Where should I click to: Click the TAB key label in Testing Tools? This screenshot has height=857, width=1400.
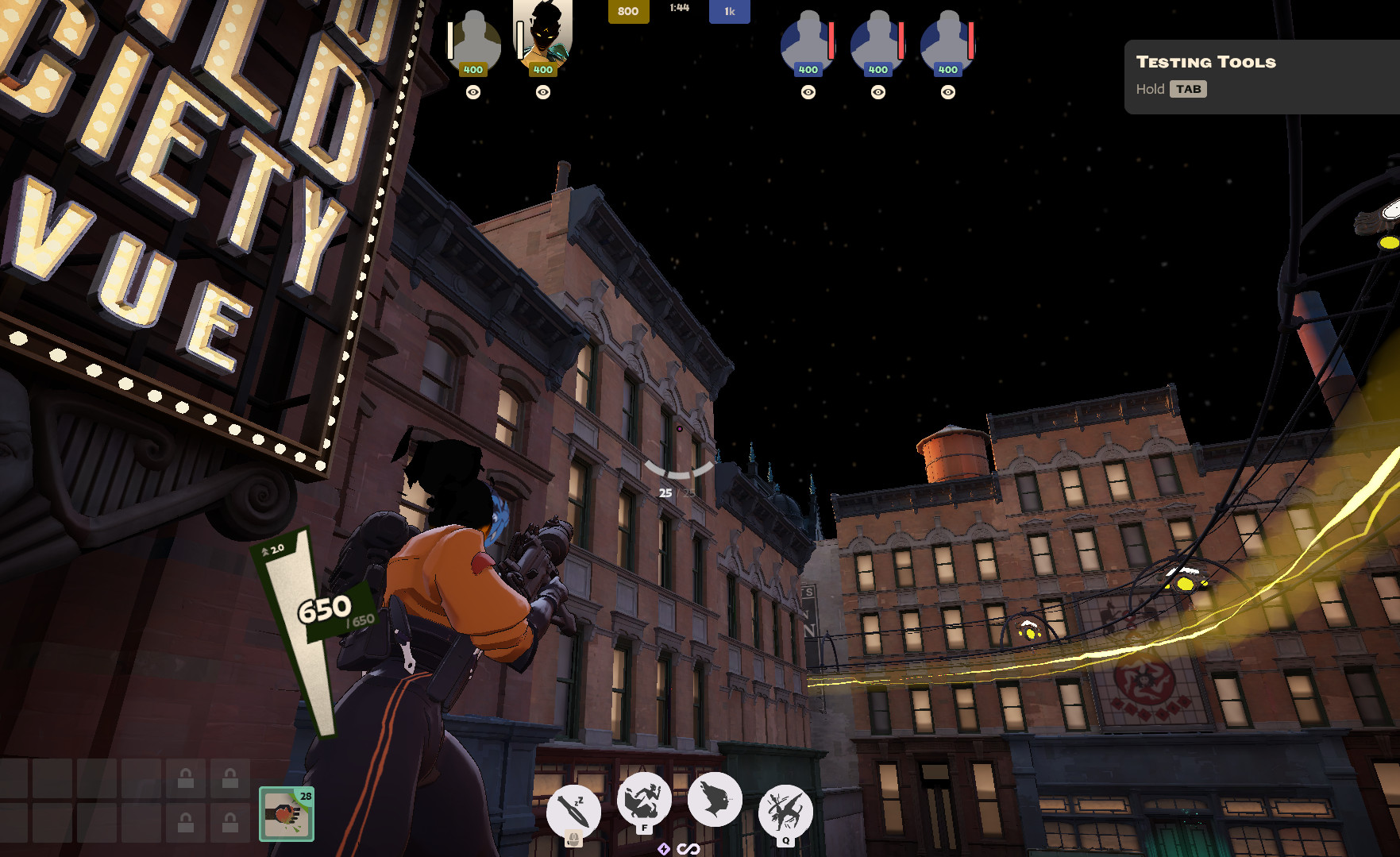[1187, 89]
